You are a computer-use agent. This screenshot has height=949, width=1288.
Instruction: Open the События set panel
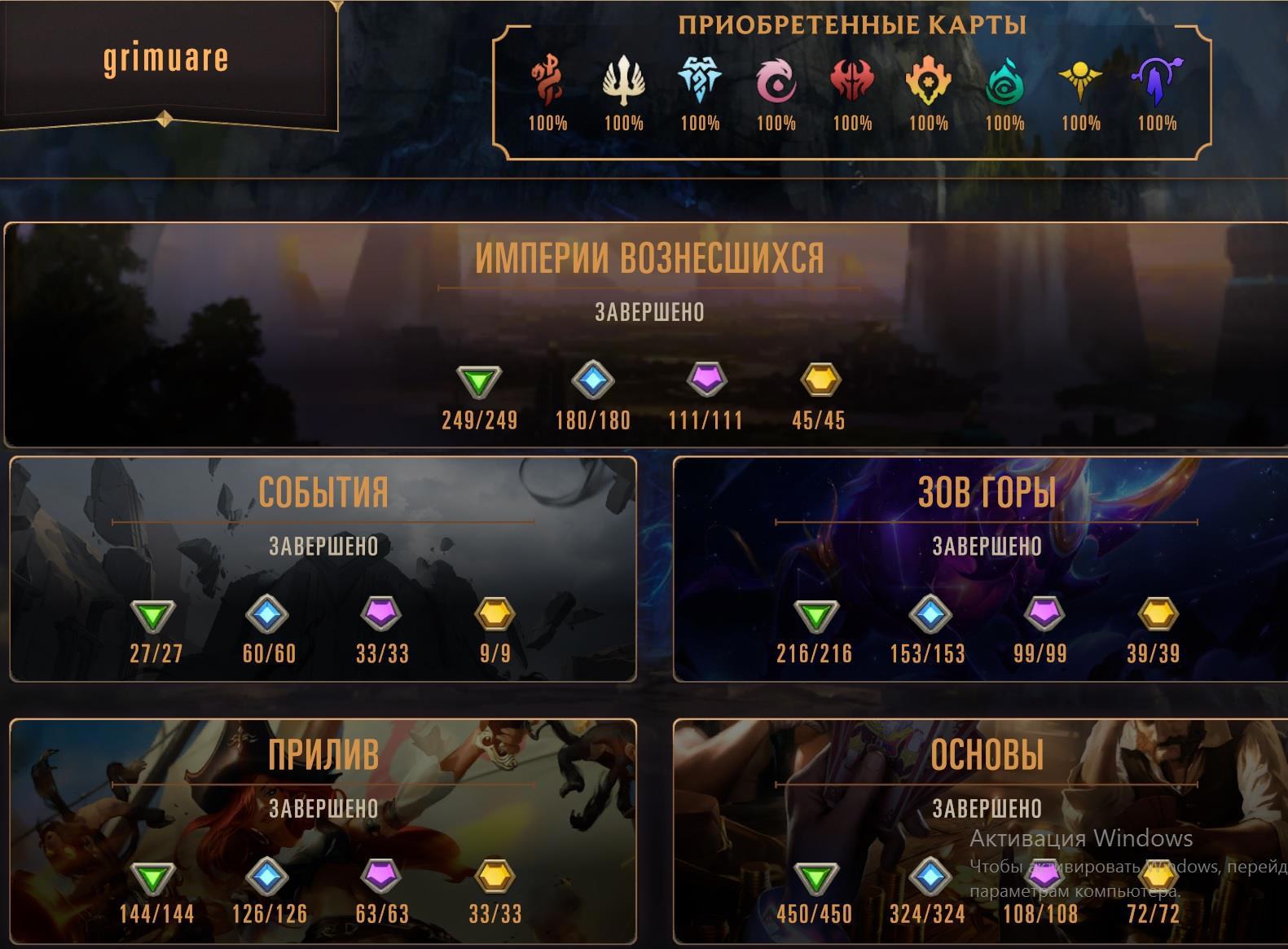click(323, 493)
